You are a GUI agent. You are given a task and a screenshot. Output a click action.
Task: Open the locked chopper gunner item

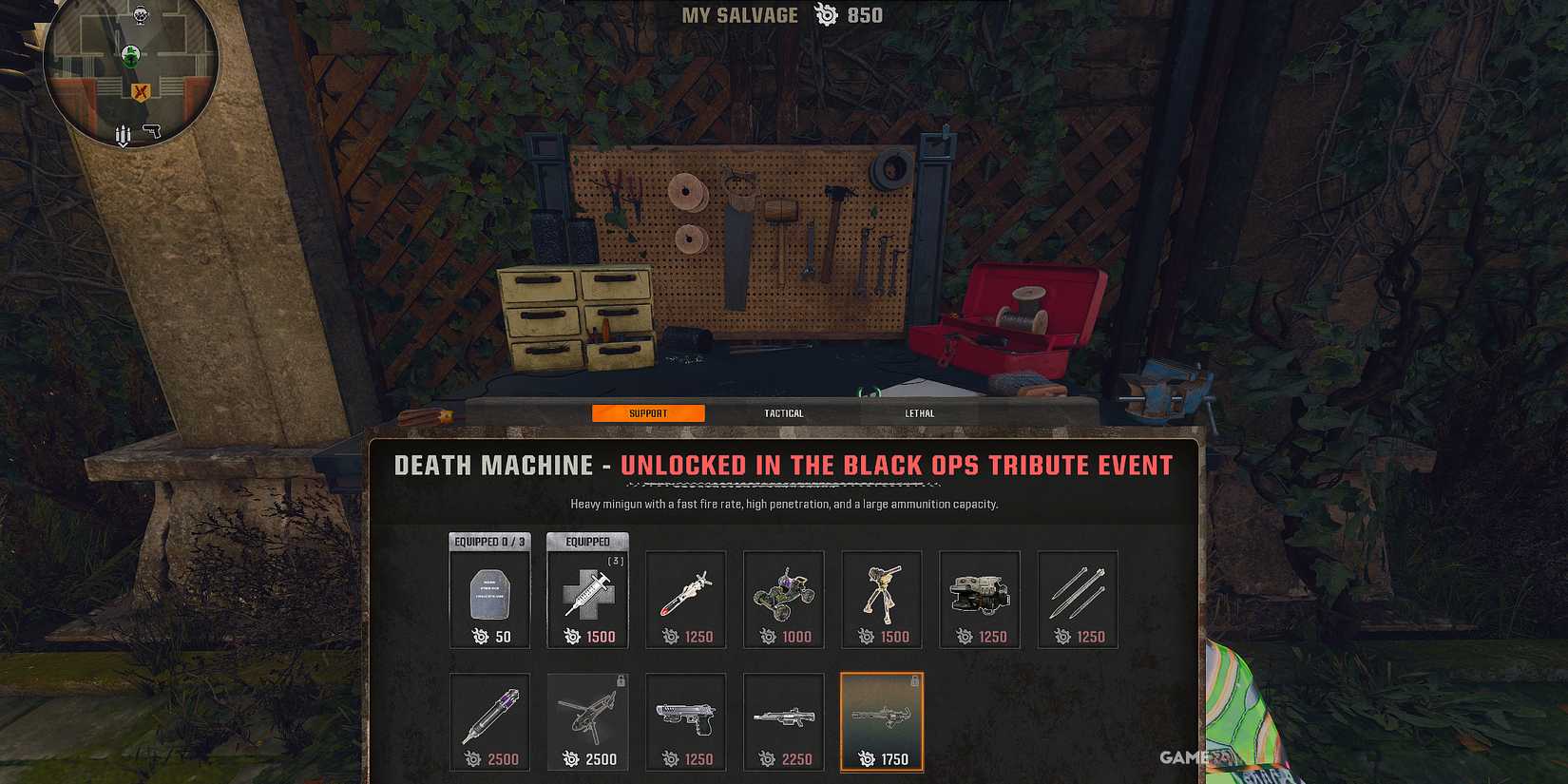point(587,722)
